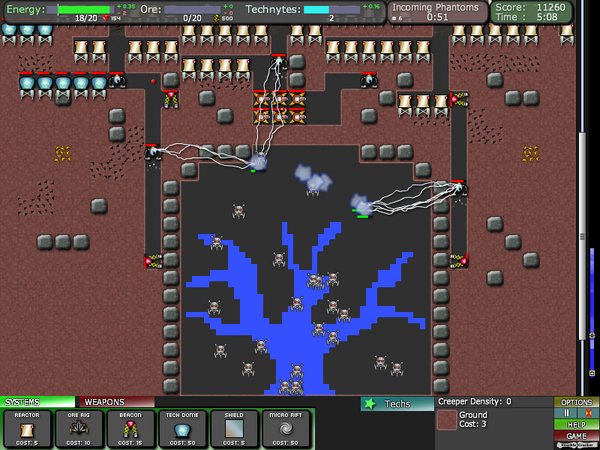Open the Game menu
The width and height of the screenshot is (600, 450).
tap(576, 436)
